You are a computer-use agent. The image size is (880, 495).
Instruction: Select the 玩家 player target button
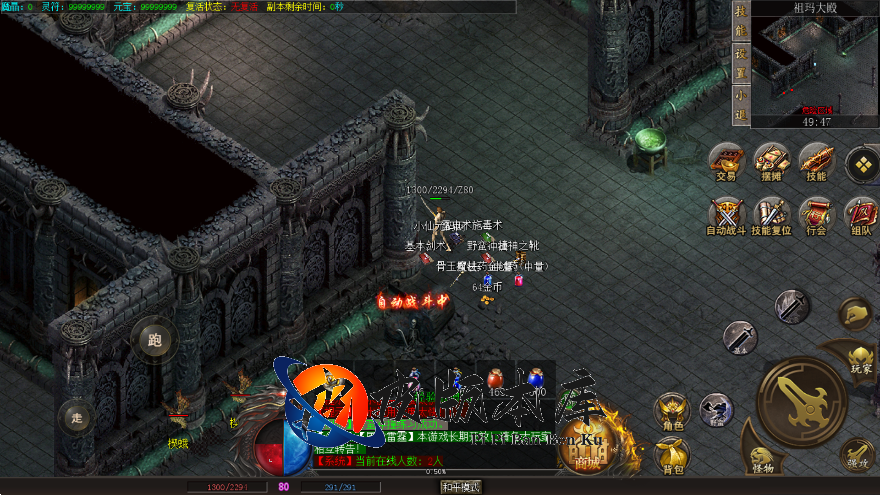pyautogui.click(x=860, y=358)
